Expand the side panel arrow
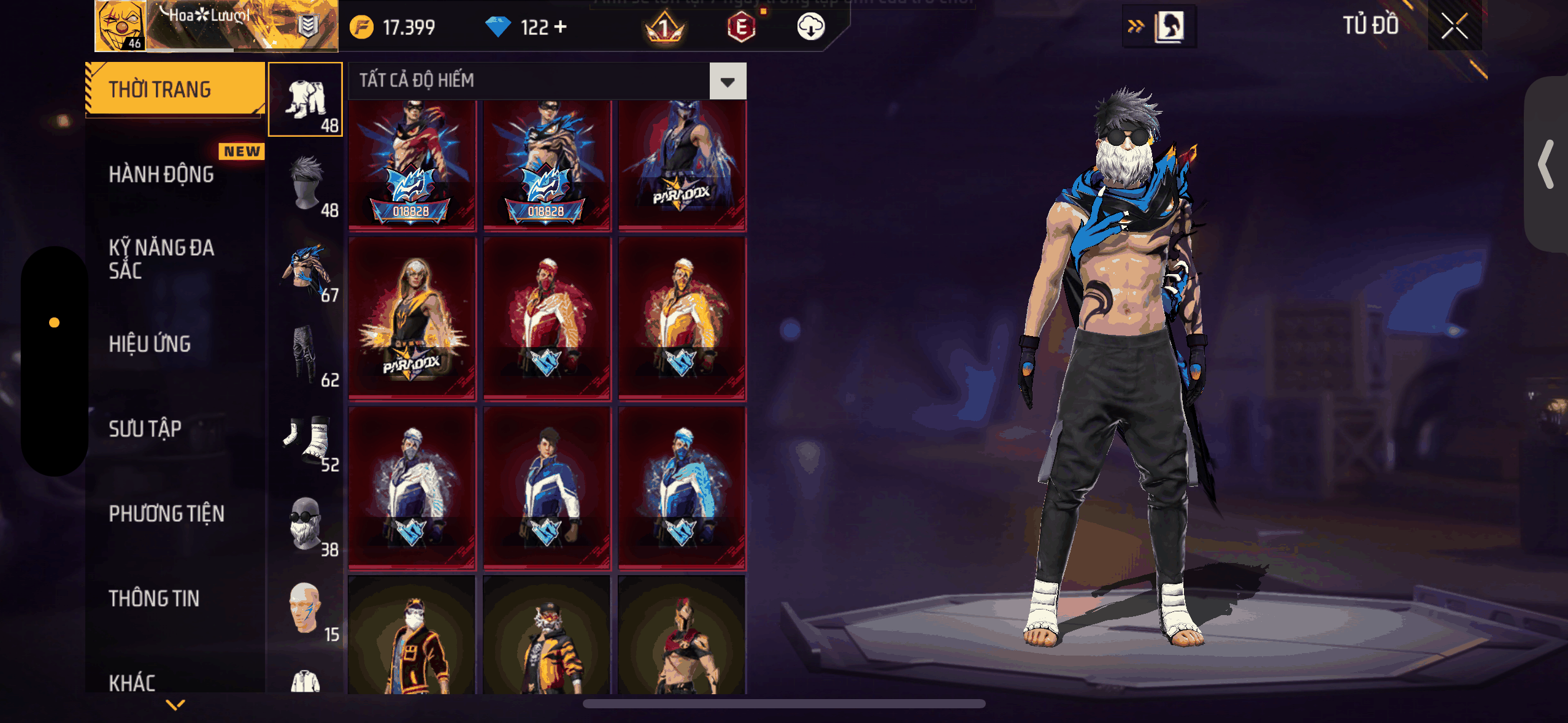 [1546, 164]
